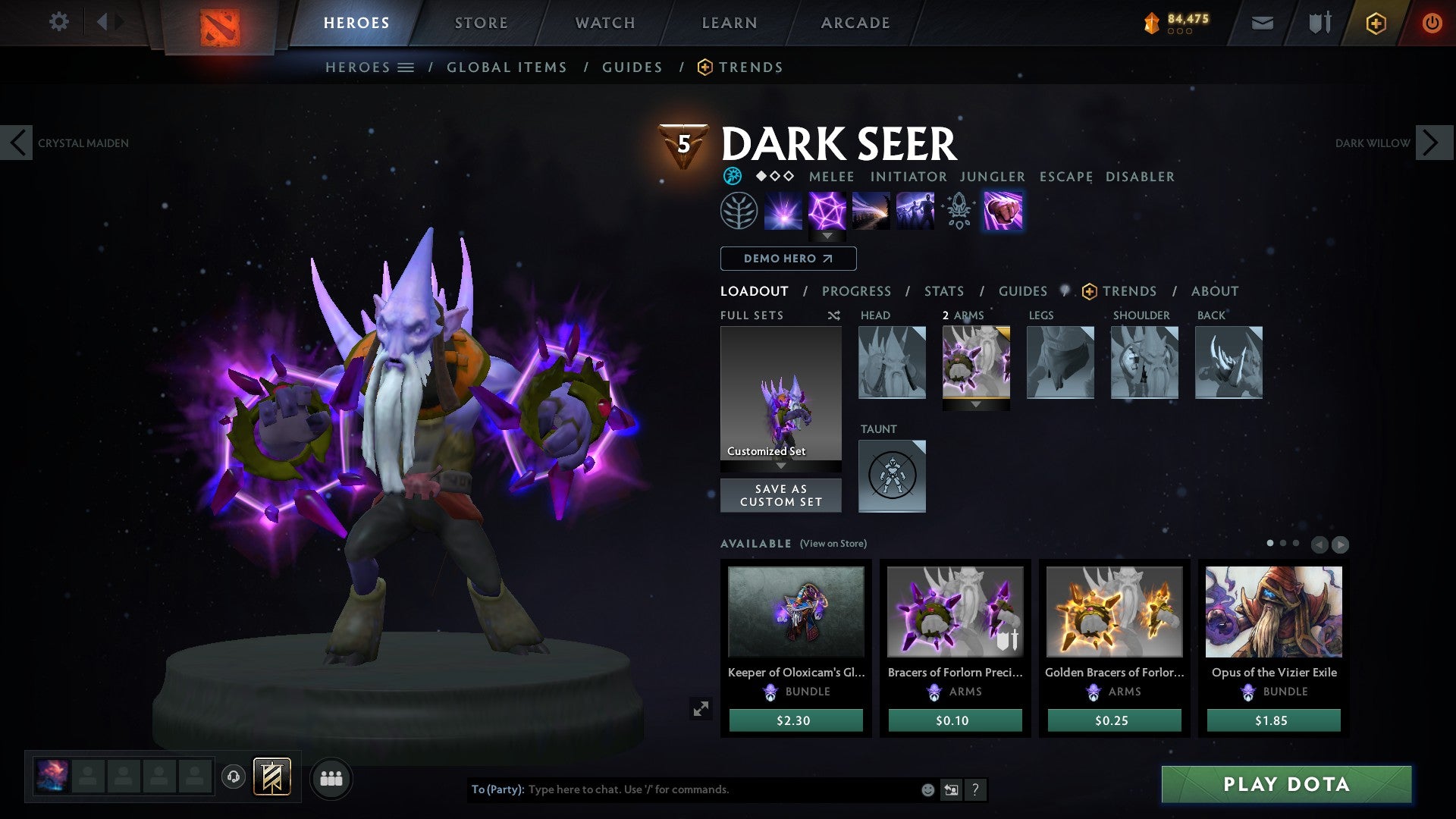Expand the Vacuum ability level dropdown arrow
Screen dimensions: 1456x819
click(827, 237)
